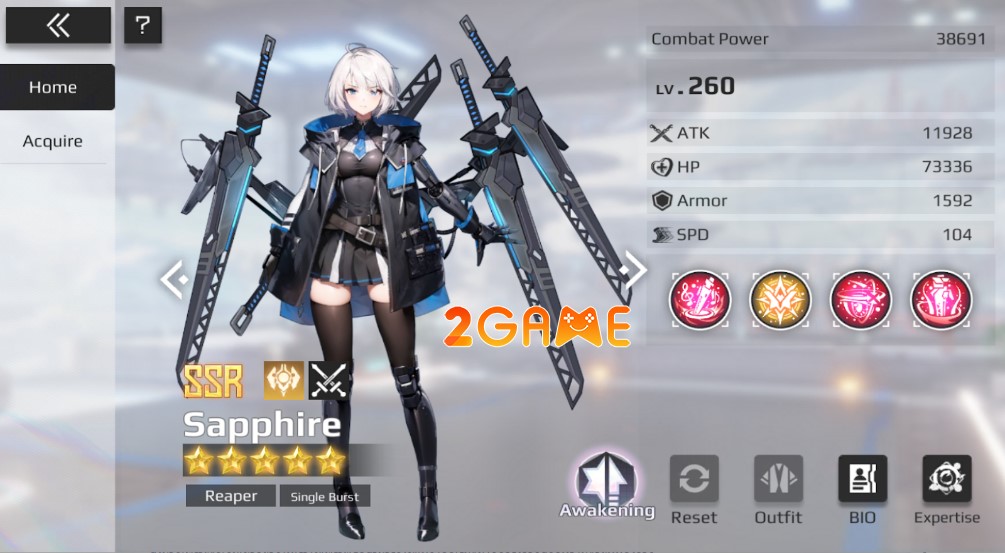This screenshot has width=1005, height=553.
Task: Switch to the Home tab
Action: click(x=54, y=87)
